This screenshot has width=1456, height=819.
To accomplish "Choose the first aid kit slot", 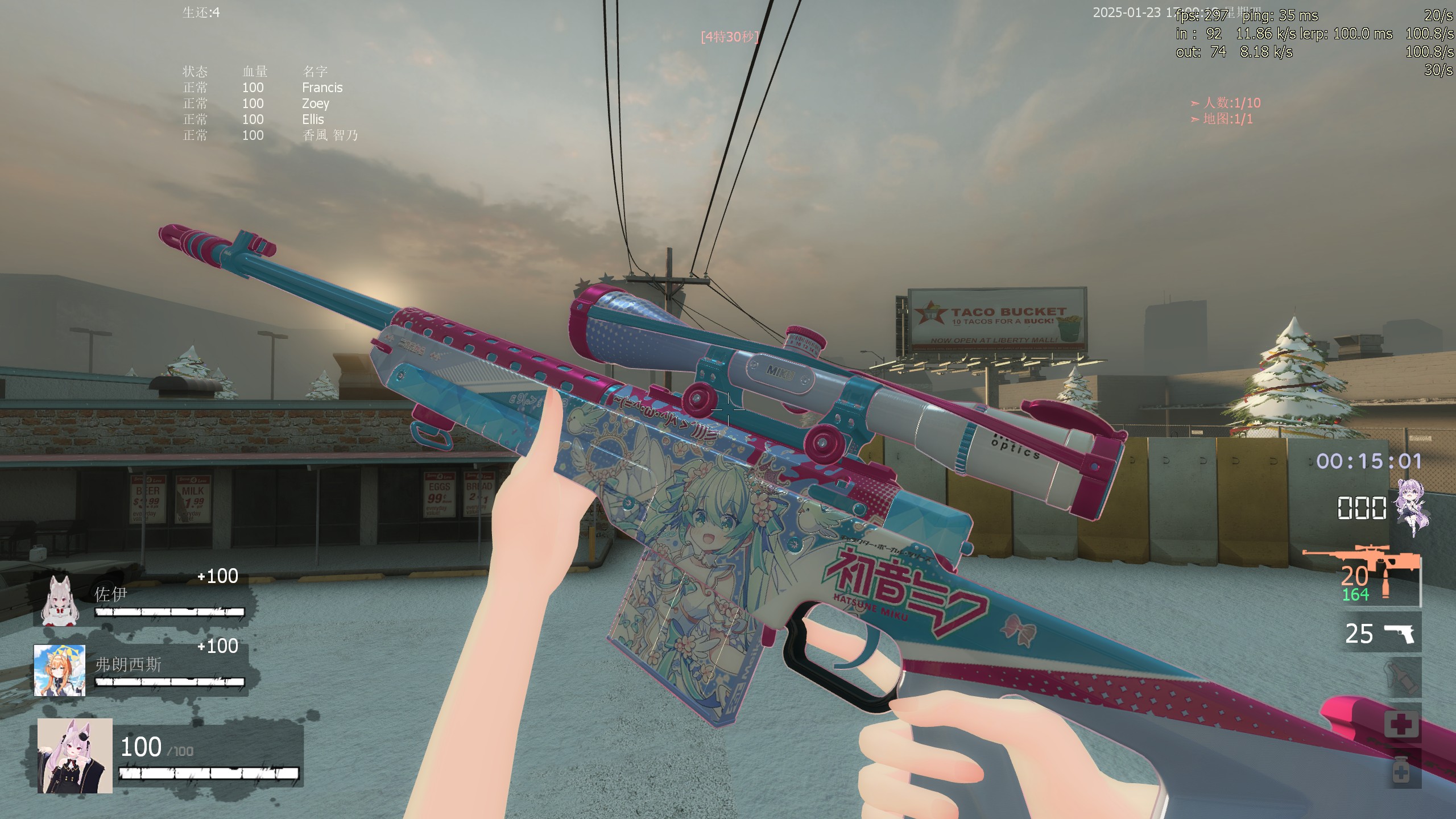I will [x=1401, y=724].
